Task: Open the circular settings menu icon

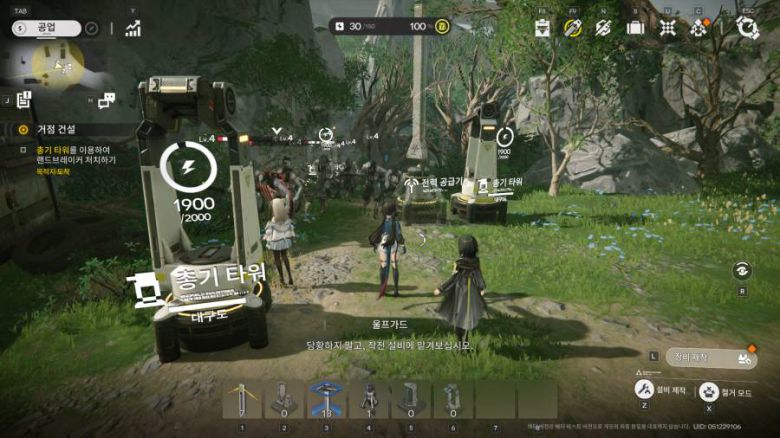Action: click(x=747, y=27)
